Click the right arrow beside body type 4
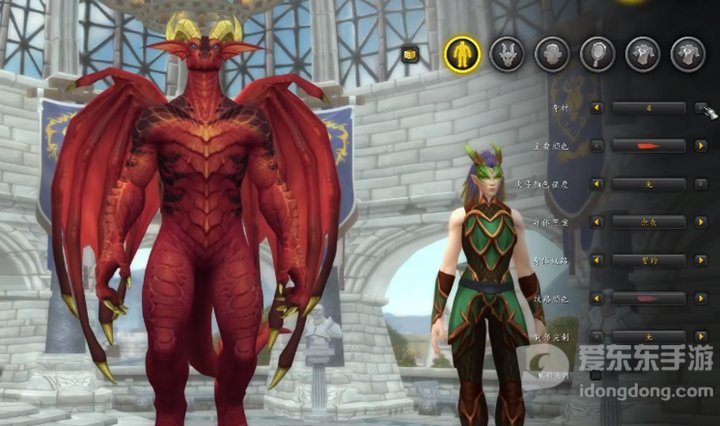Image resolution: width=720 pixels, height=426 pixels. pyautogui.click(x=703, y=107)
